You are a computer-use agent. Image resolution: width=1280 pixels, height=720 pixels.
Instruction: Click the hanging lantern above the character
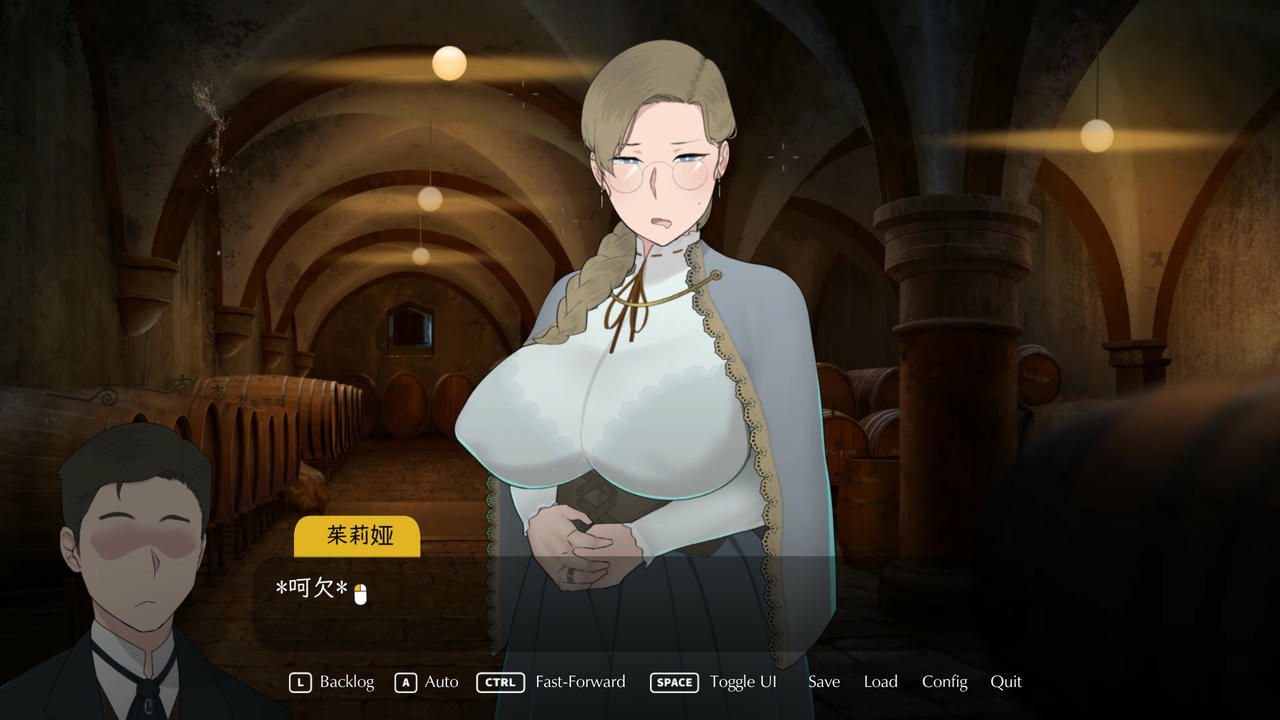coord(447,63)
